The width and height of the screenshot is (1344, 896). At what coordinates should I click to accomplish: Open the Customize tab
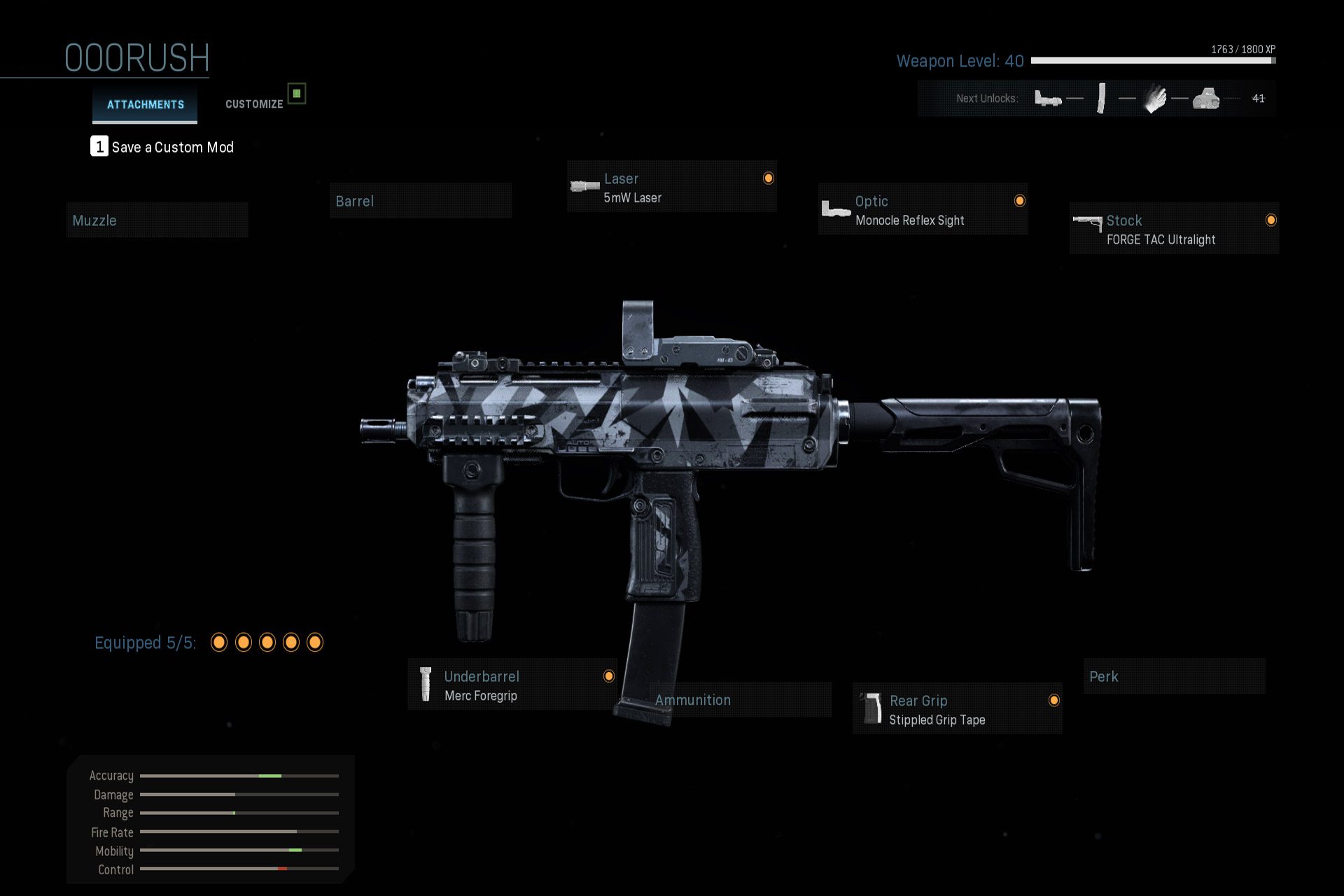point(254,104)
